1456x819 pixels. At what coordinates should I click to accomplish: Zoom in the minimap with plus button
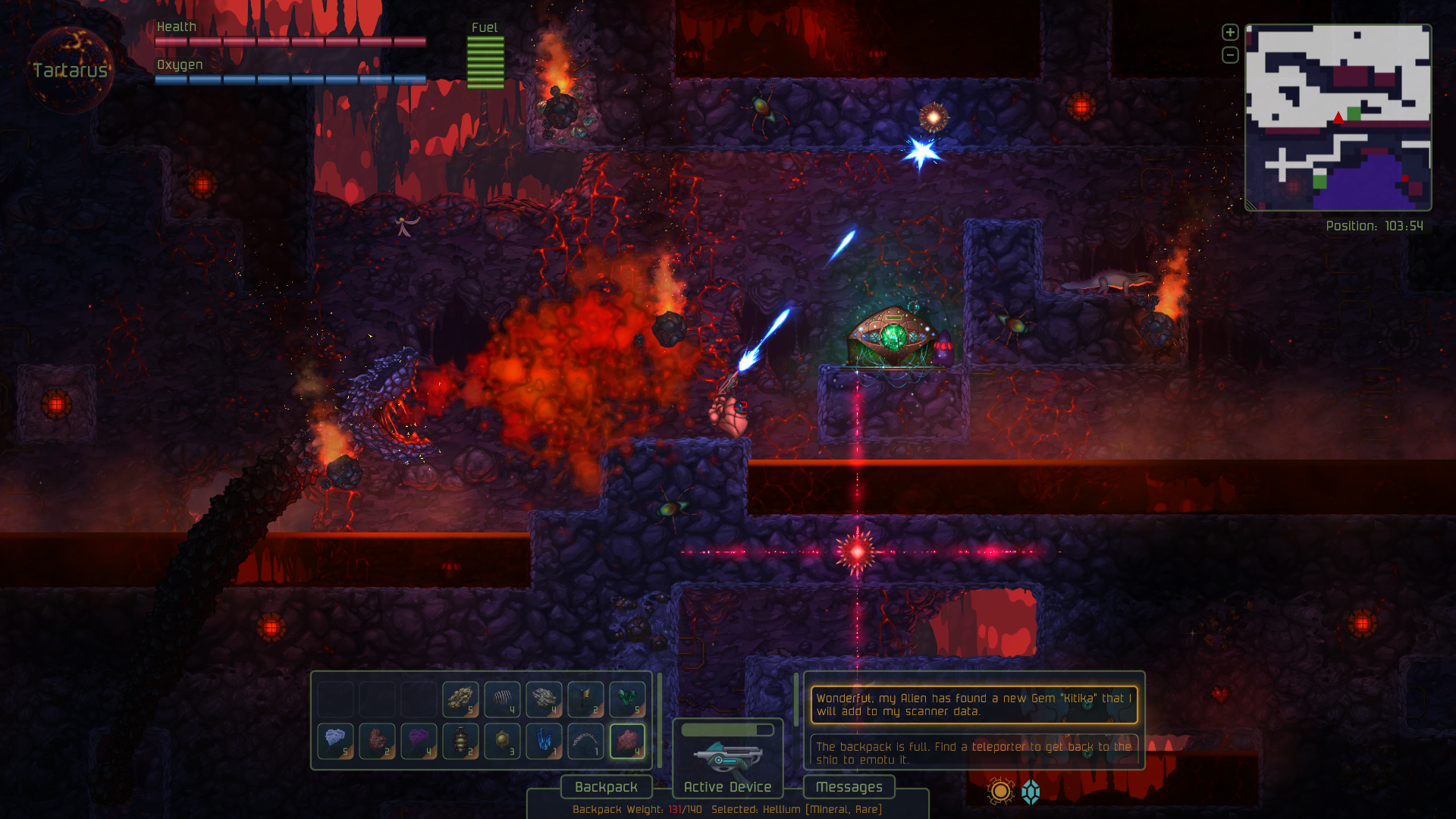click(1230, 33)
